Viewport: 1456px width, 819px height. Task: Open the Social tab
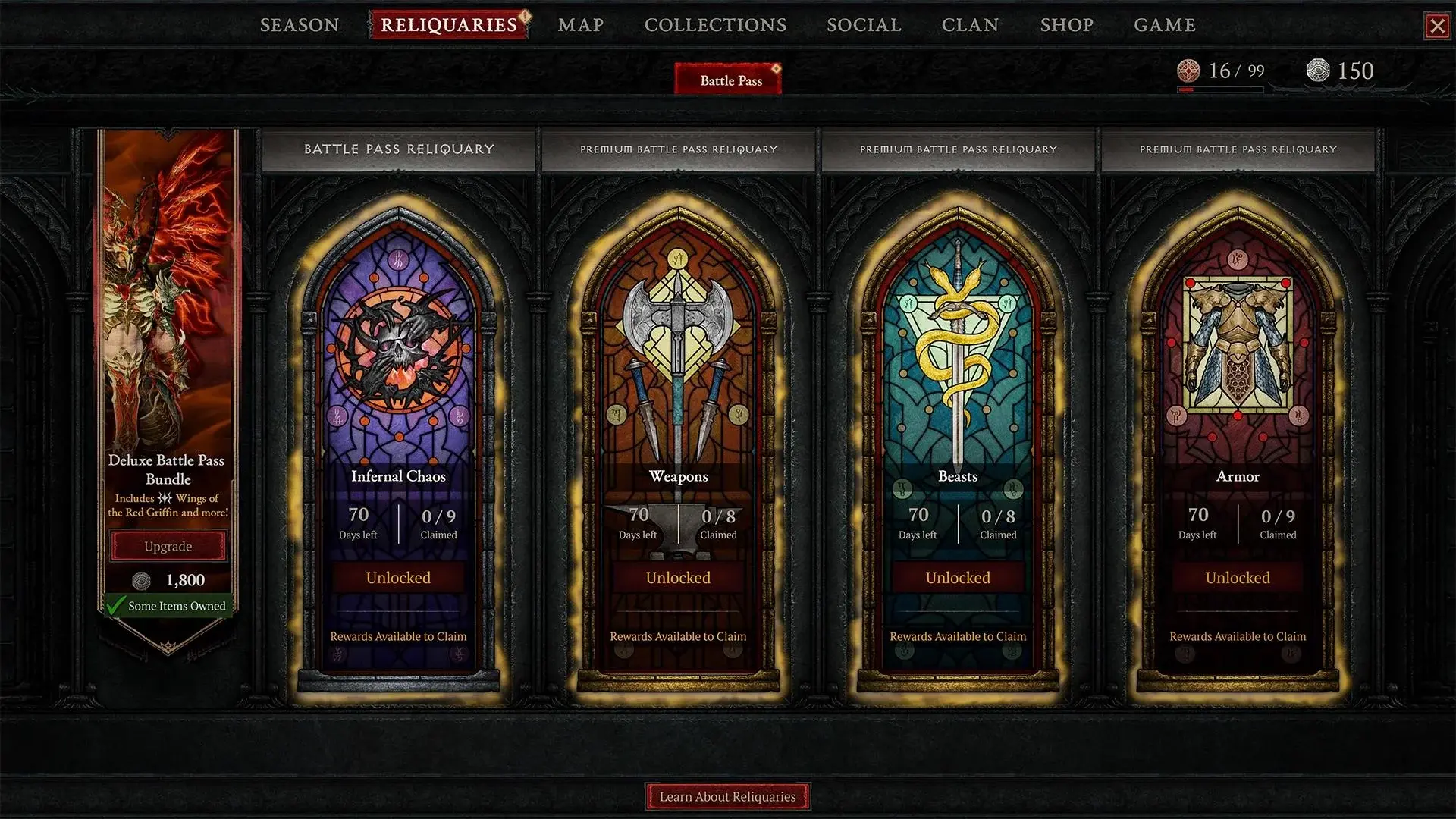click(864, 25)
